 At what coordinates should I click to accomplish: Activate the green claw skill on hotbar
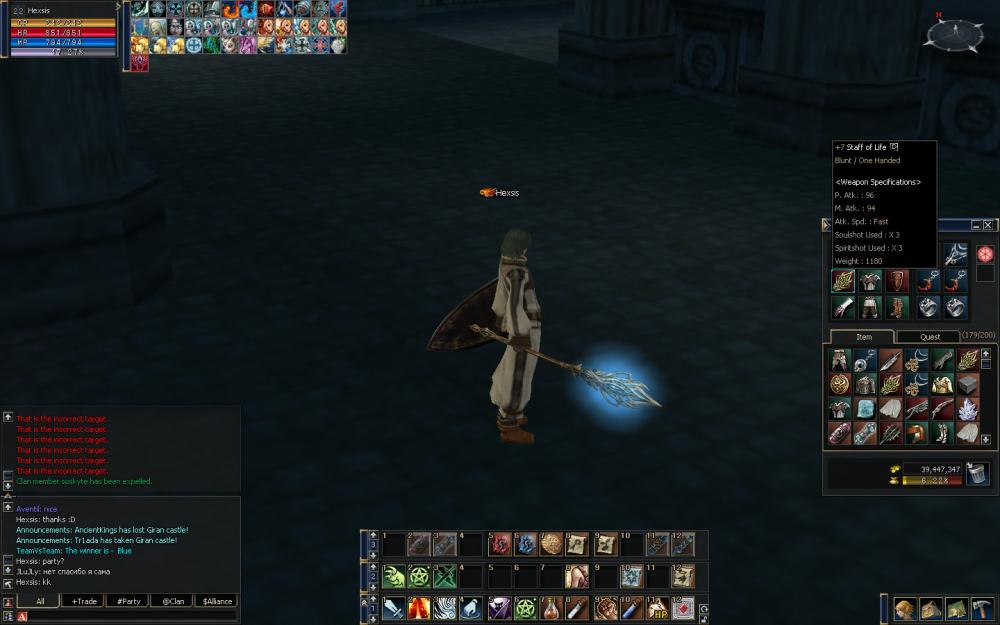[x=394, y=577]
